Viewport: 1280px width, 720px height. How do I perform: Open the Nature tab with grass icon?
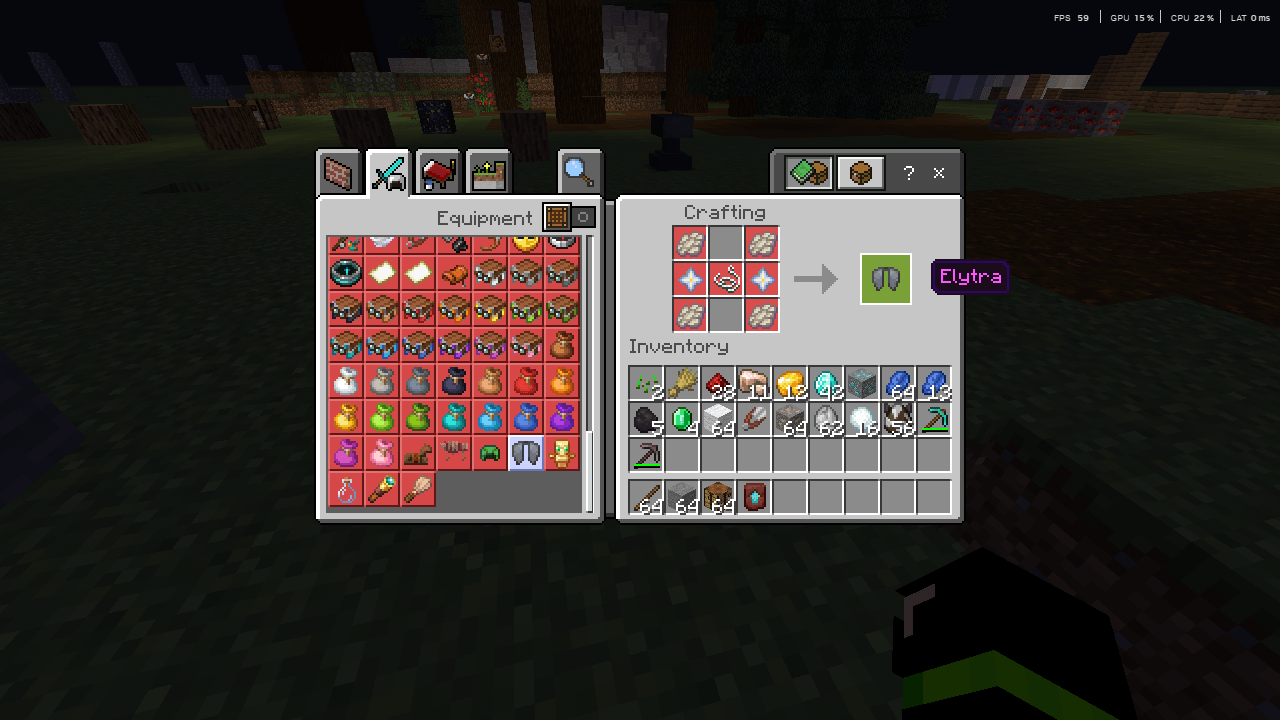pyautogui.click(x=487, y=172)
